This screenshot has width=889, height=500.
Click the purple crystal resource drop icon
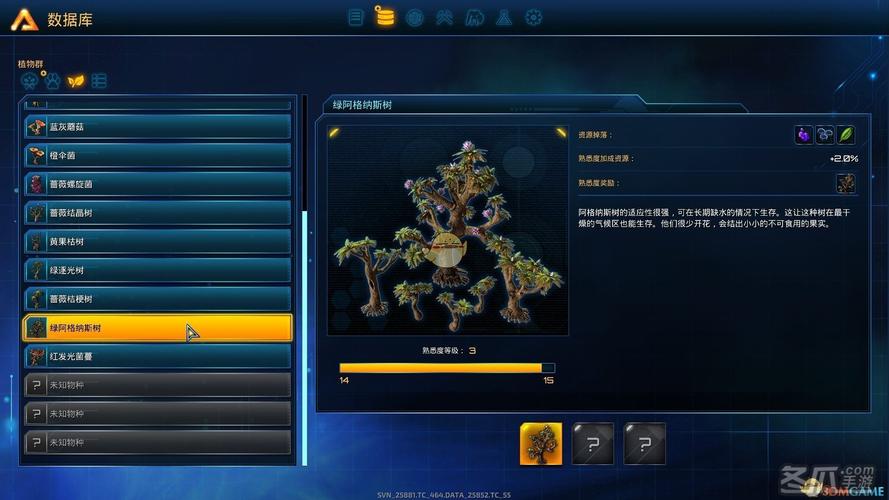(x=803, y=134)
